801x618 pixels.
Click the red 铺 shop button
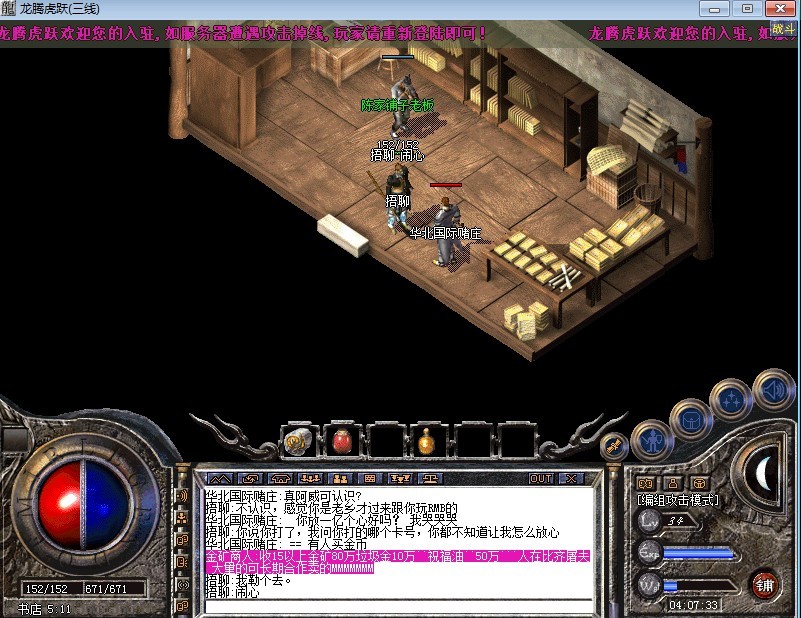(765, 583)
